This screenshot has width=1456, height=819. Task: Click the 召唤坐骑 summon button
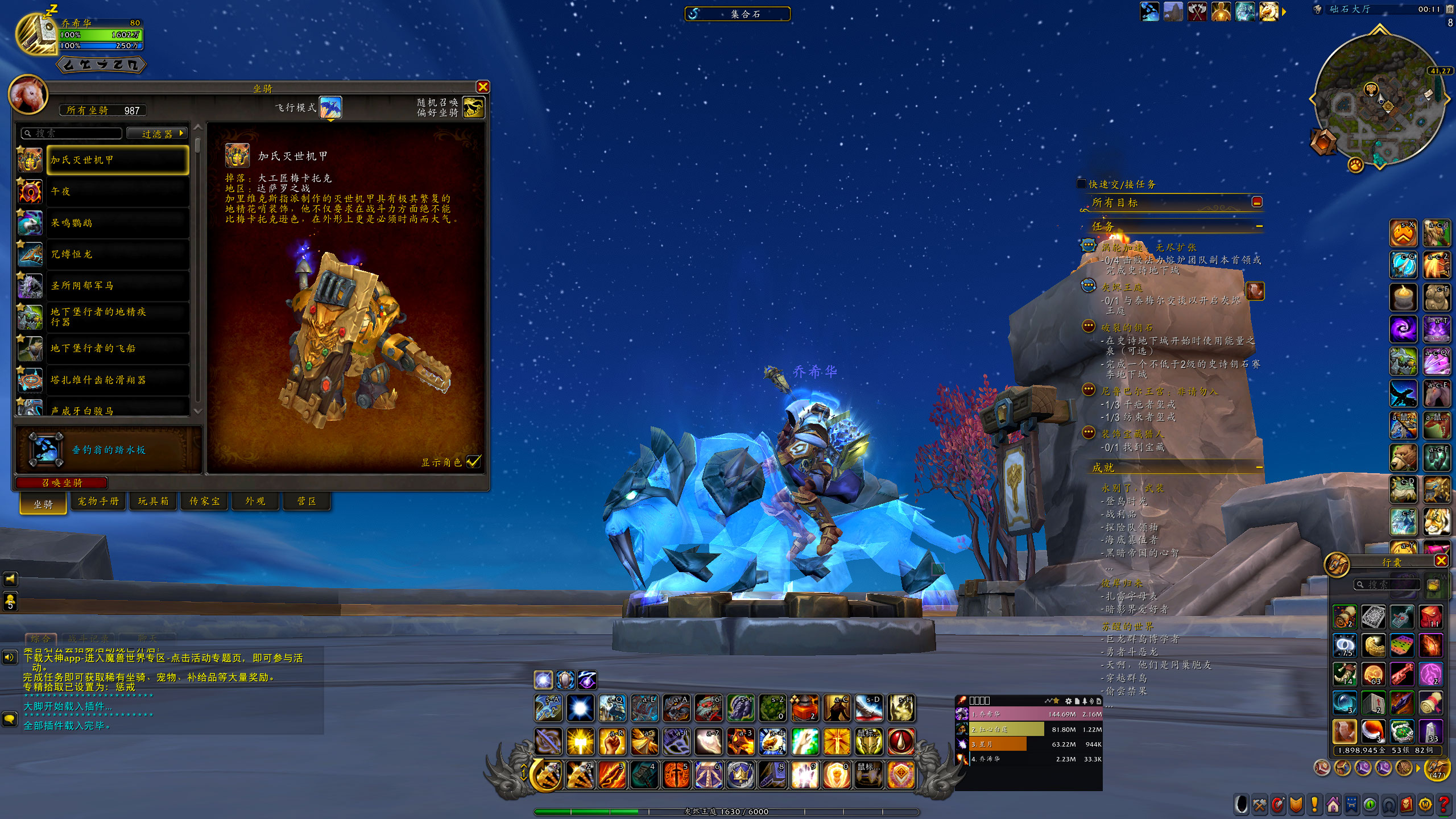(61, 483)
